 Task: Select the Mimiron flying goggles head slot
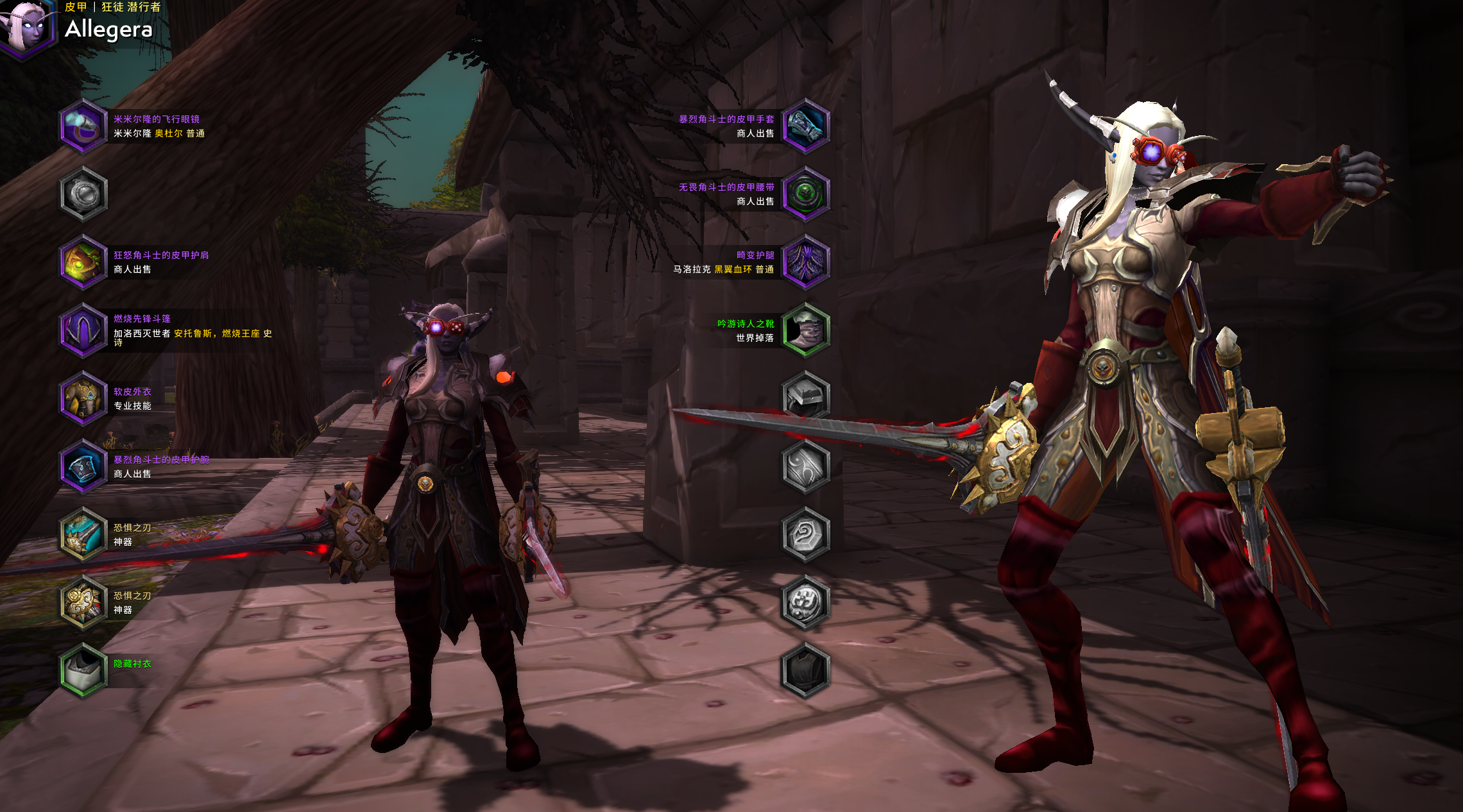click(83, 126)
